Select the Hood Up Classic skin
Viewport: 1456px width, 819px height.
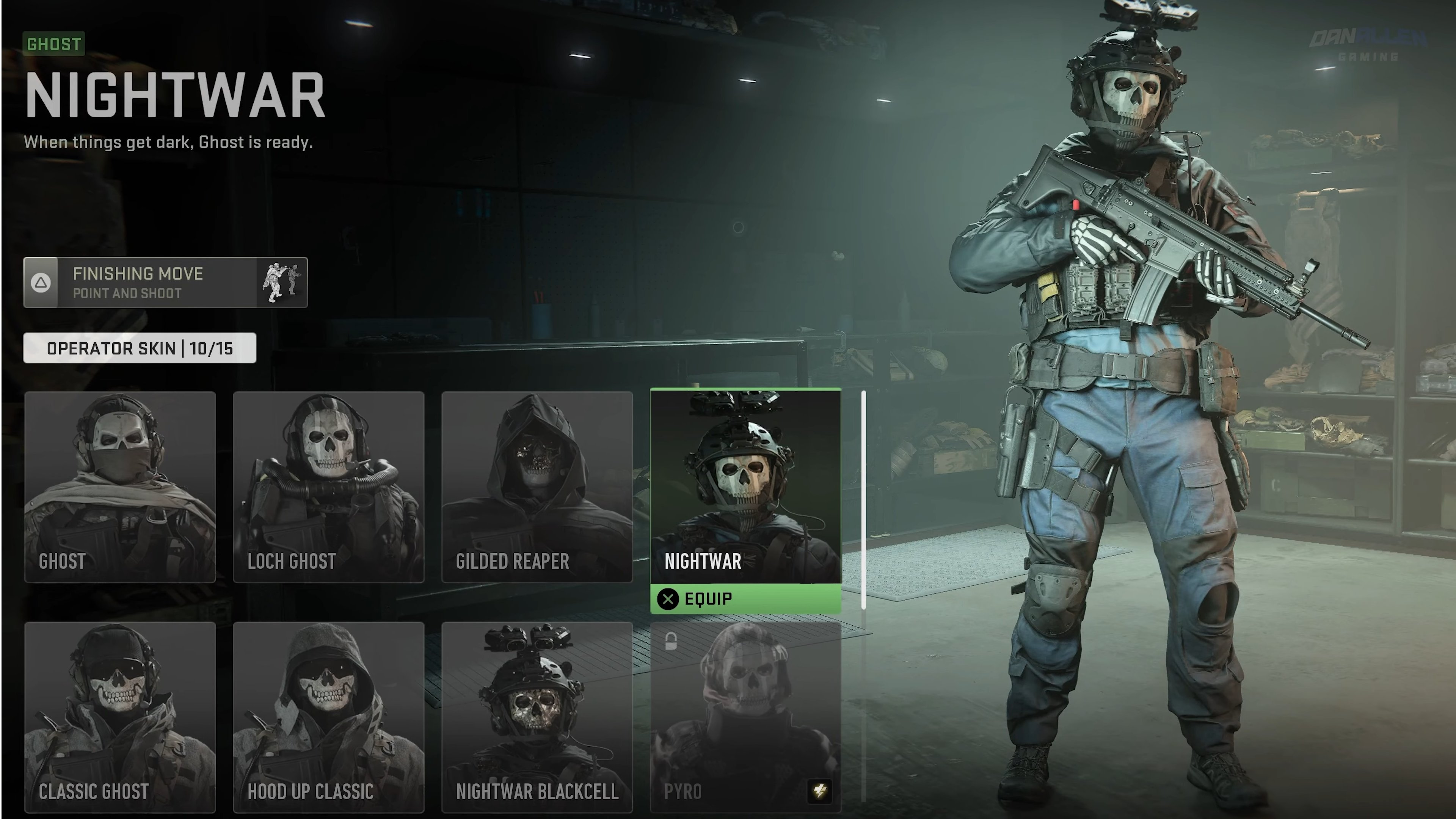[x=328, y=717]
